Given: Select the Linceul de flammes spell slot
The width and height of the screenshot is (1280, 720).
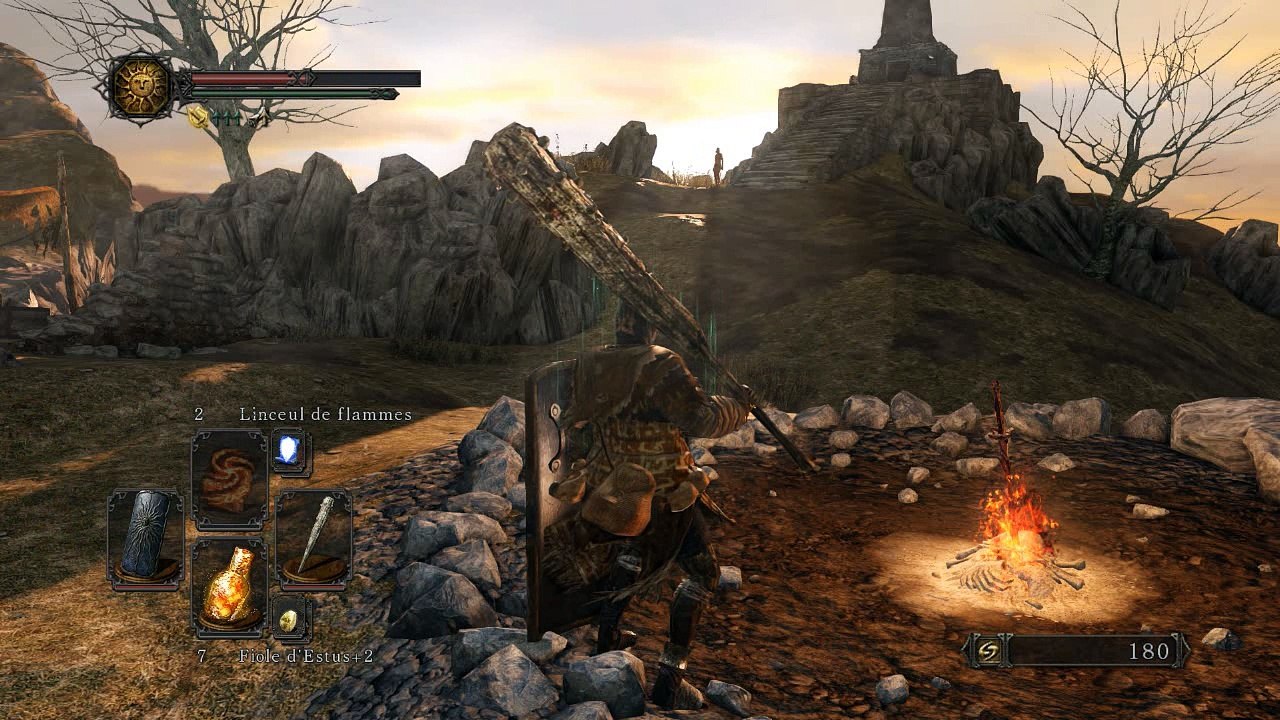Looking at the screenshot, I should coord(229,479).
